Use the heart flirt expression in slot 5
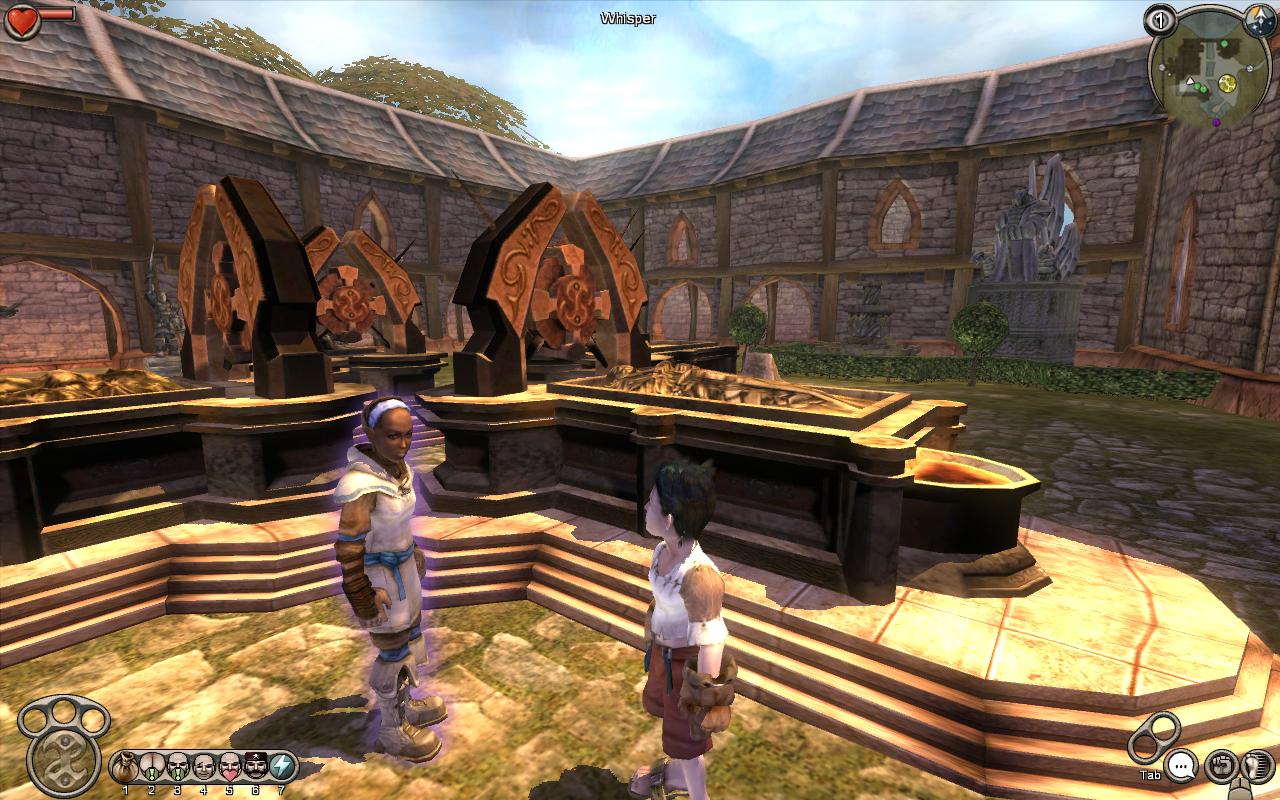Screen dimensions: 1280x800 pyautogui.click(x=230, y=767)
